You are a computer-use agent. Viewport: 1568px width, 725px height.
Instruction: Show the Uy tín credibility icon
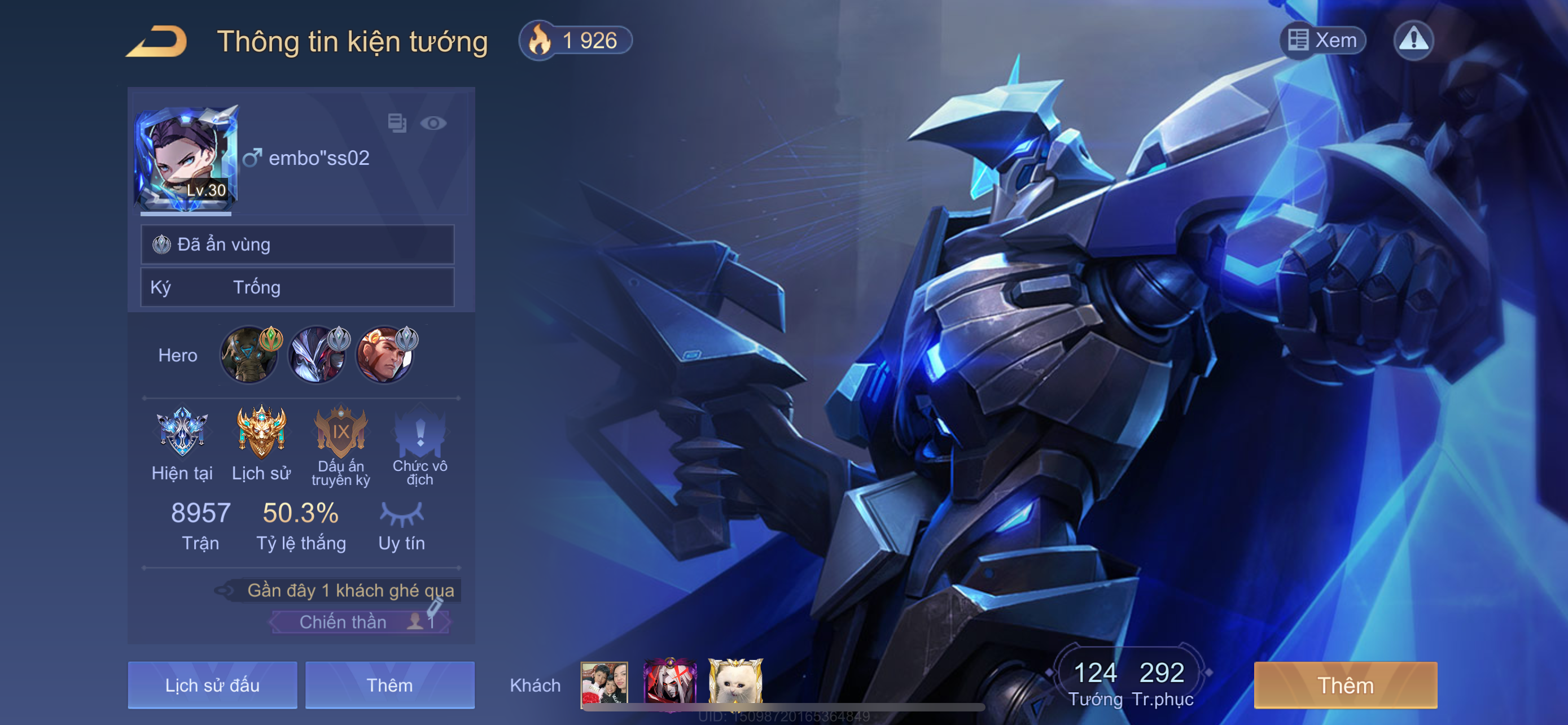tap(402, 514)
